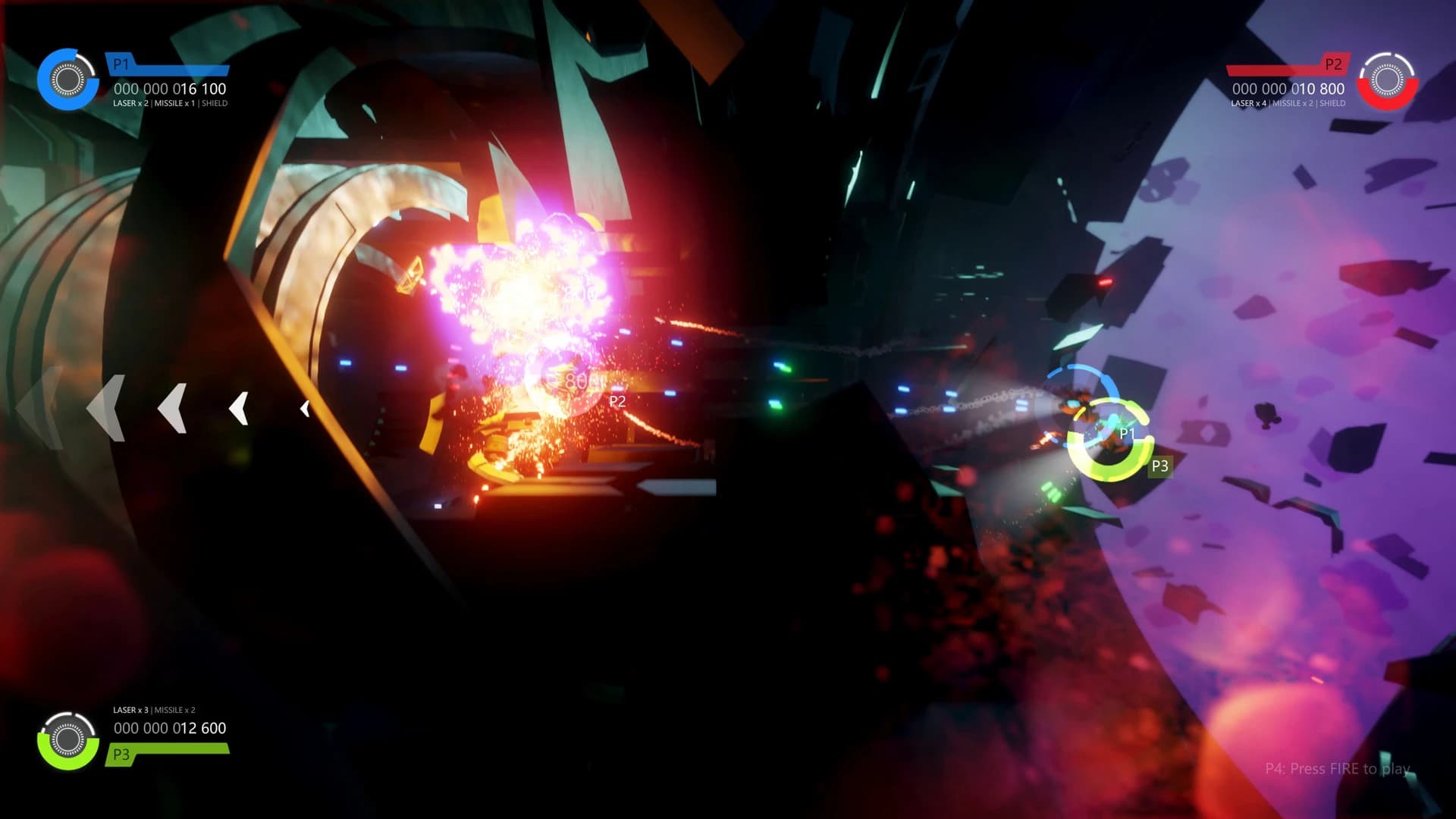Click the P3 label tag near the player ship
1456x819 pixels.
pyautogui.click(x=1159, y=466)
